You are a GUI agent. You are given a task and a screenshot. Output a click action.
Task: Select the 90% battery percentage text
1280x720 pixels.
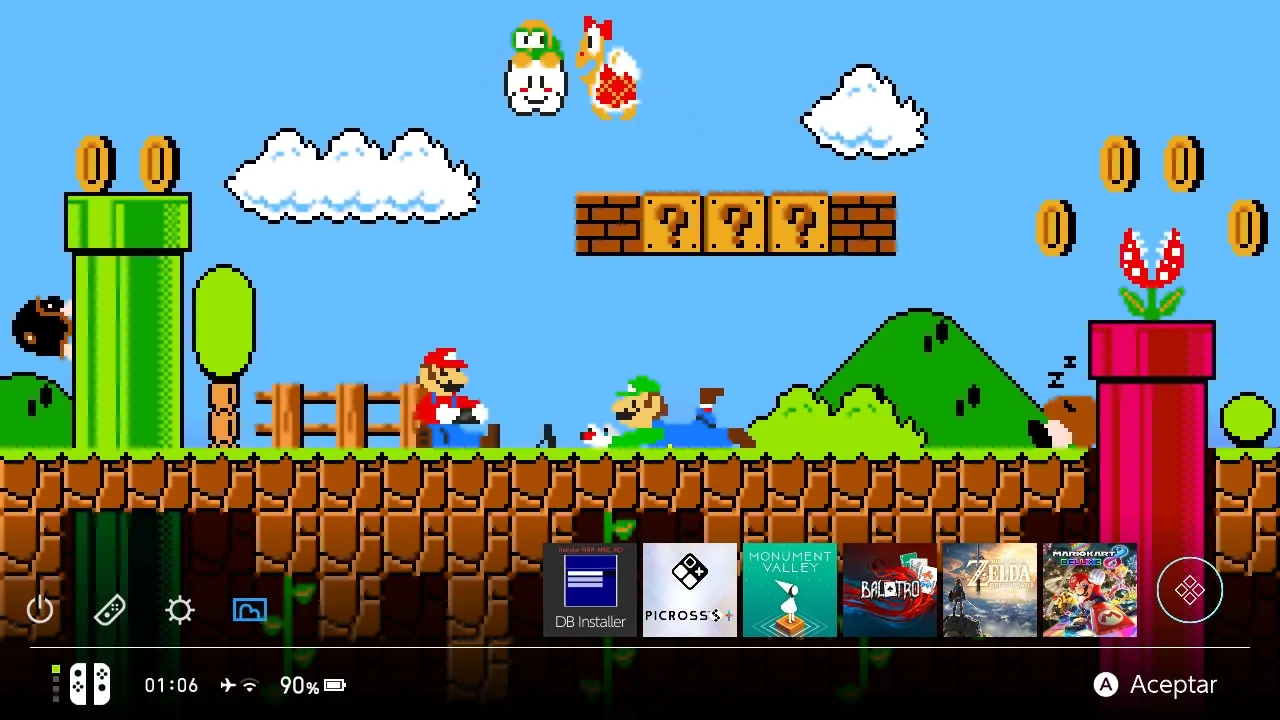297,685
